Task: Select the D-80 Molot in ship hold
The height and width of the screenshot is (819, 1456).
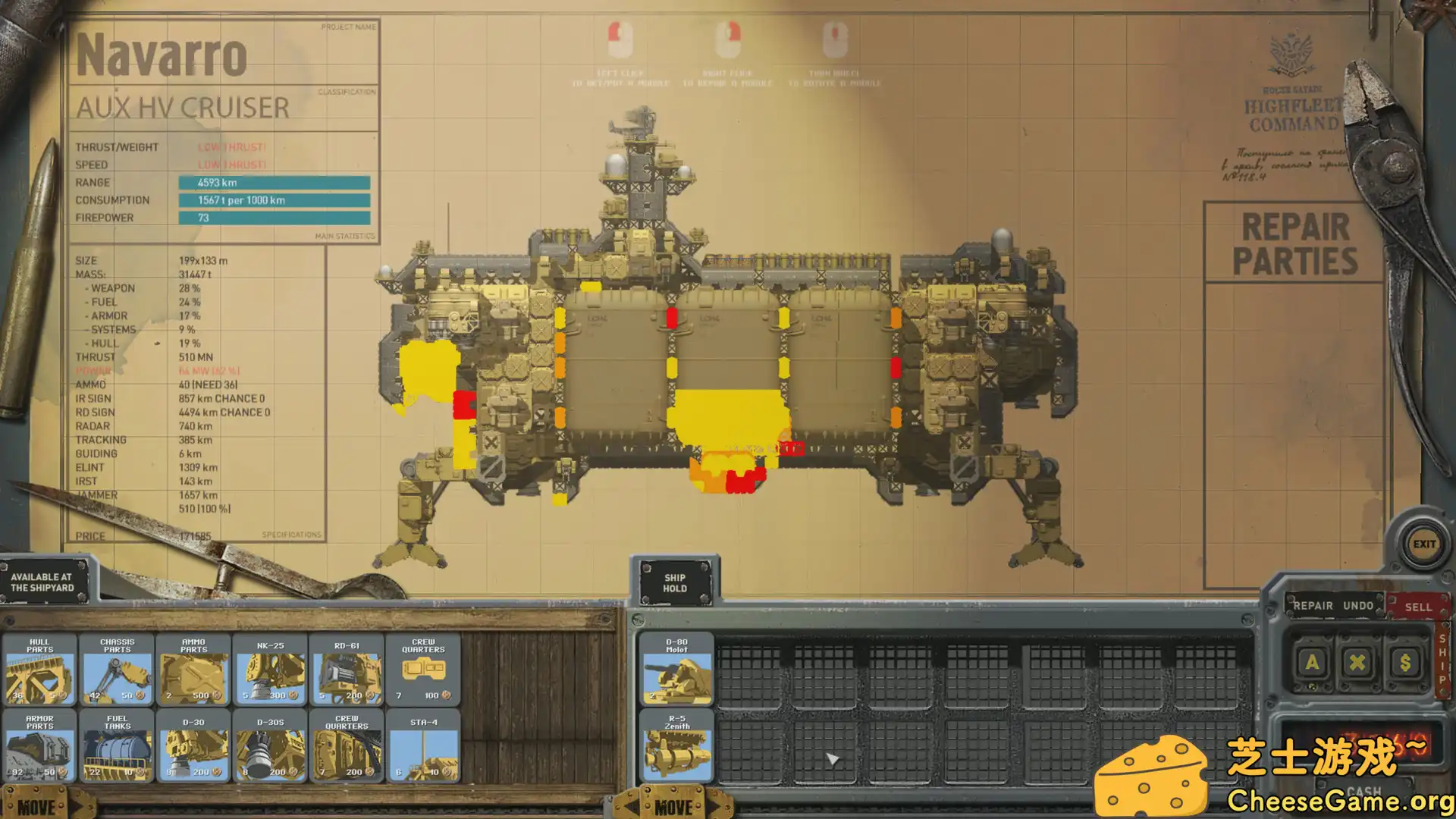Action: (676, 670)
